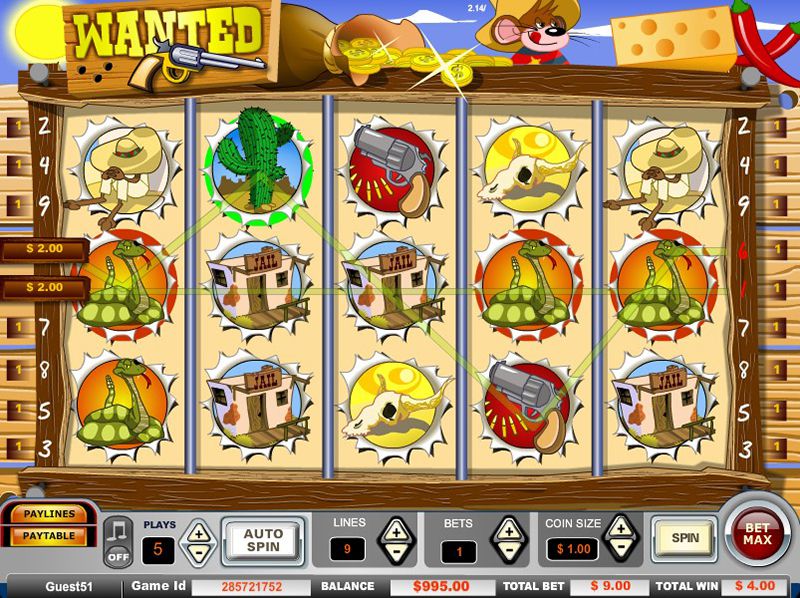Increase the number of Plays
The image size is (800, 598).
[x=197, y=532]
